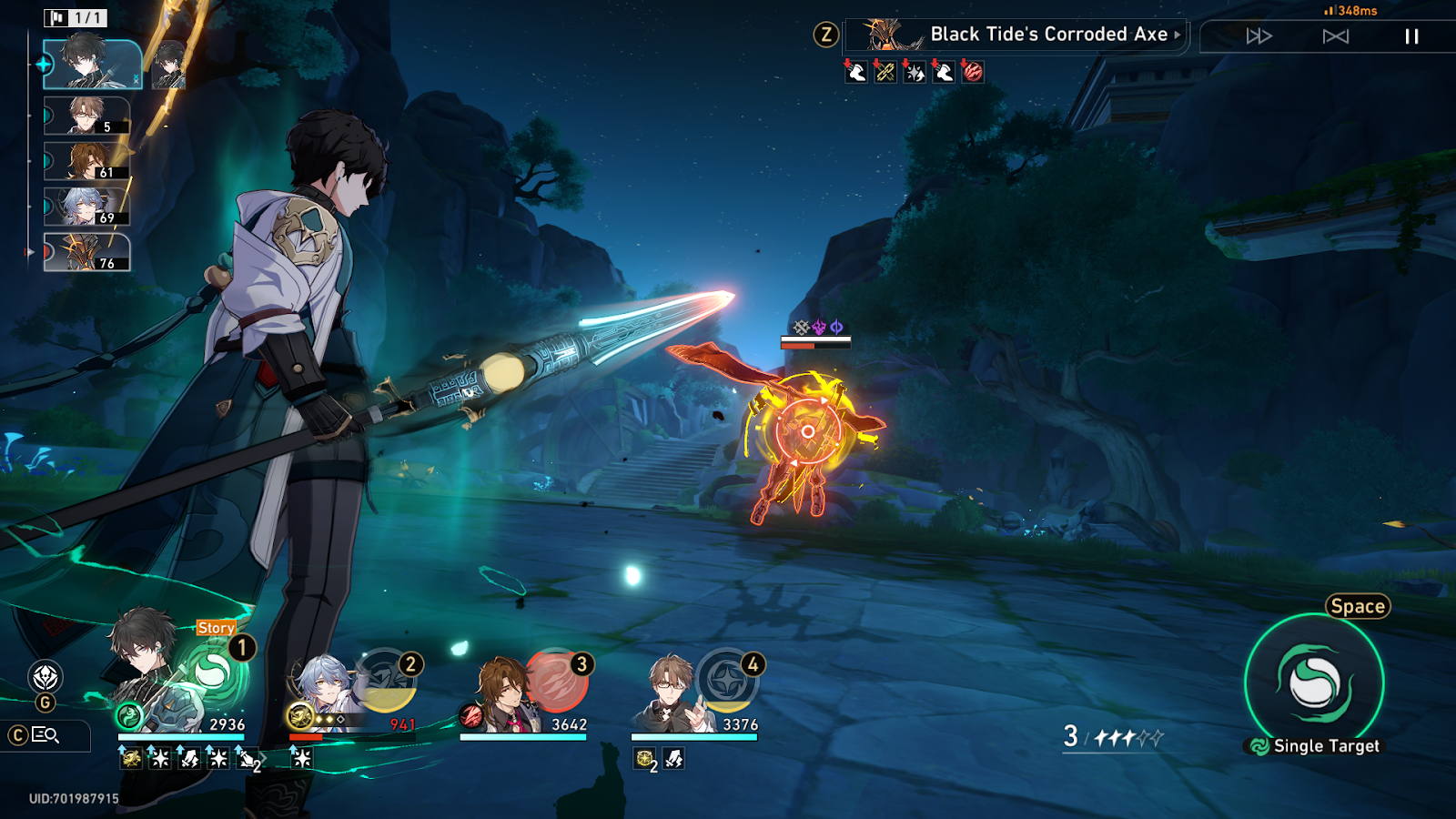Click the round emblem icon above G
This screenshot has height=819, width=1456.
coord(45,677)
